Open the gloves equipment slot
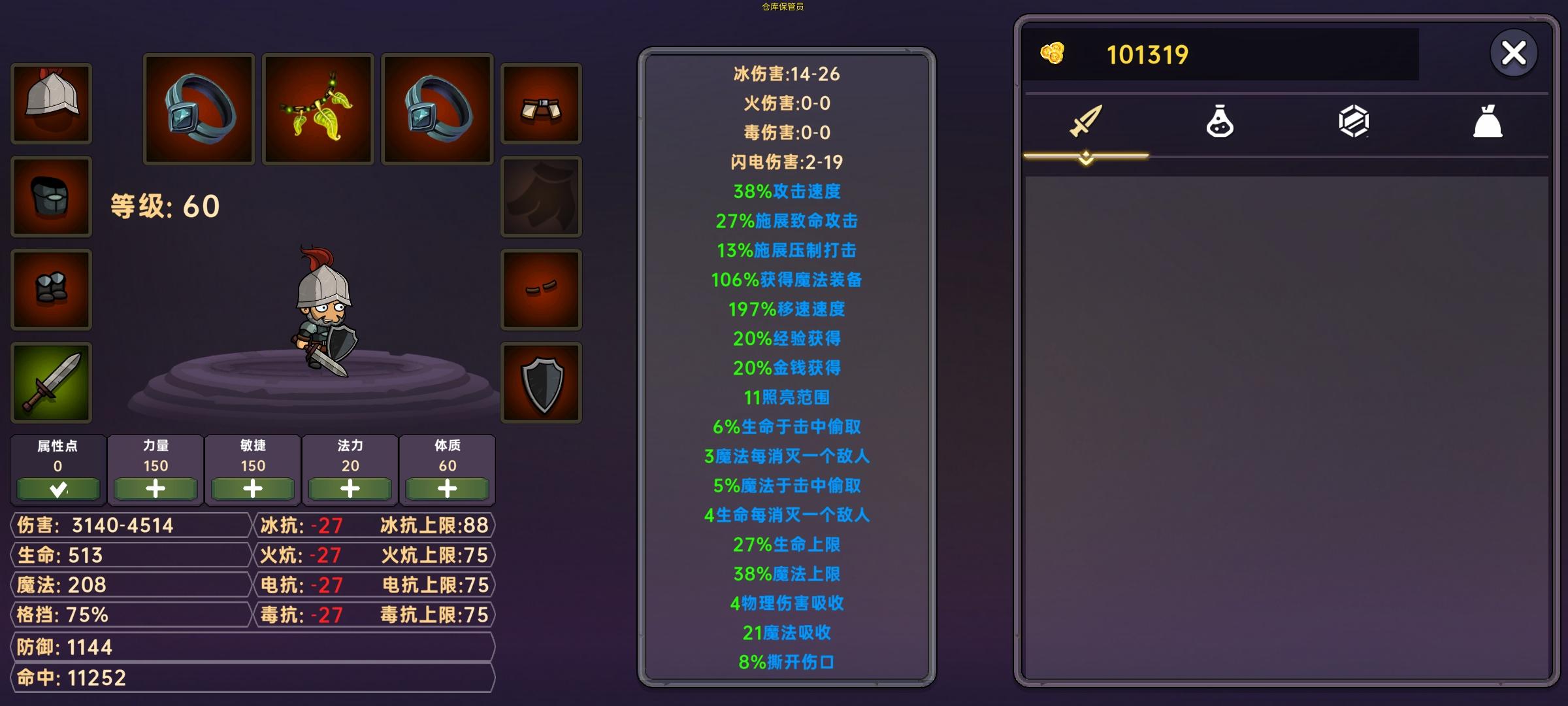 (540, 290)
